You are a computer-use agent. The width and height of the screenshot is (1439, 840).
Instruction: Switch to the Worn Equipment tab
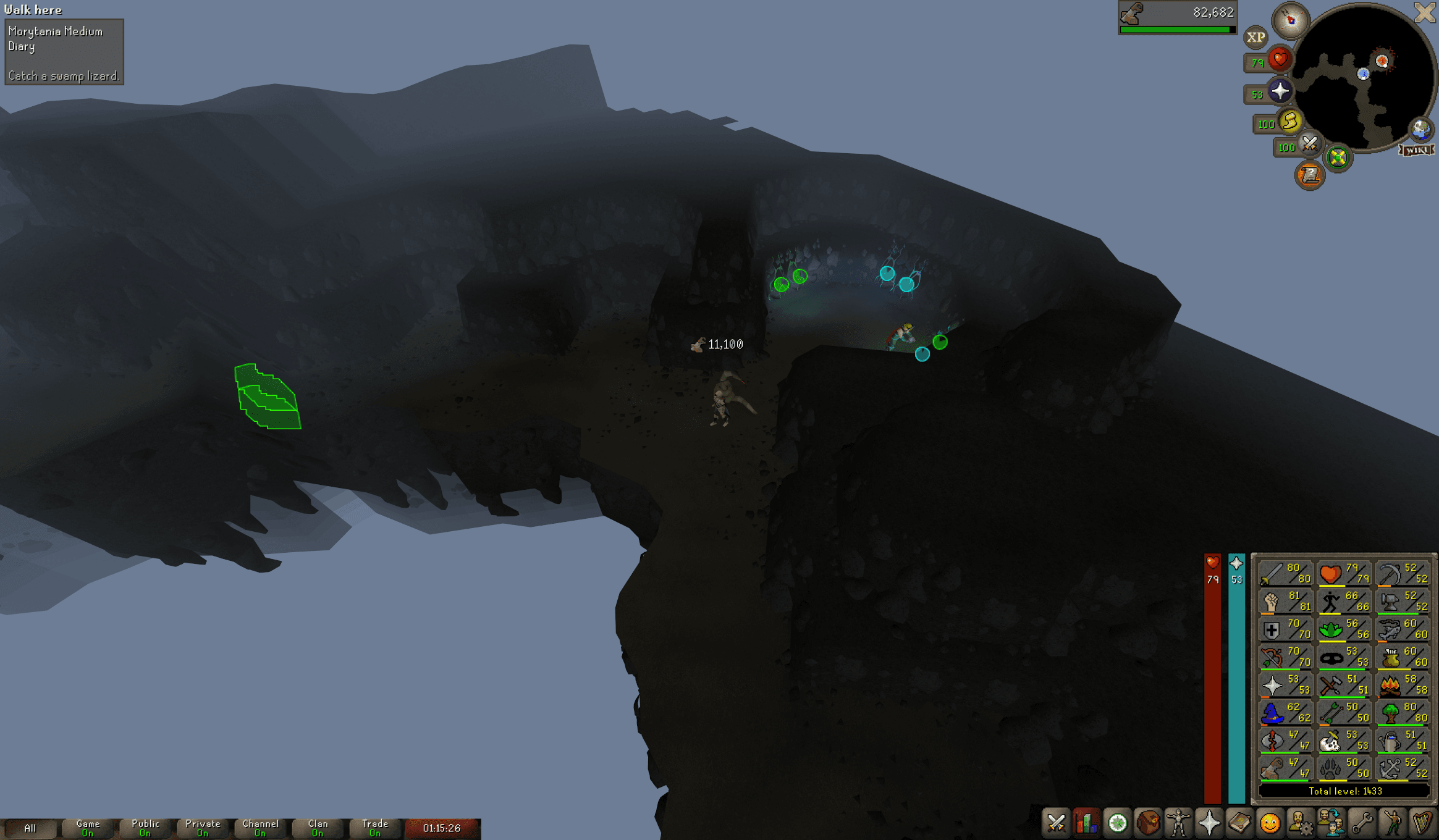click(1178, 823)
